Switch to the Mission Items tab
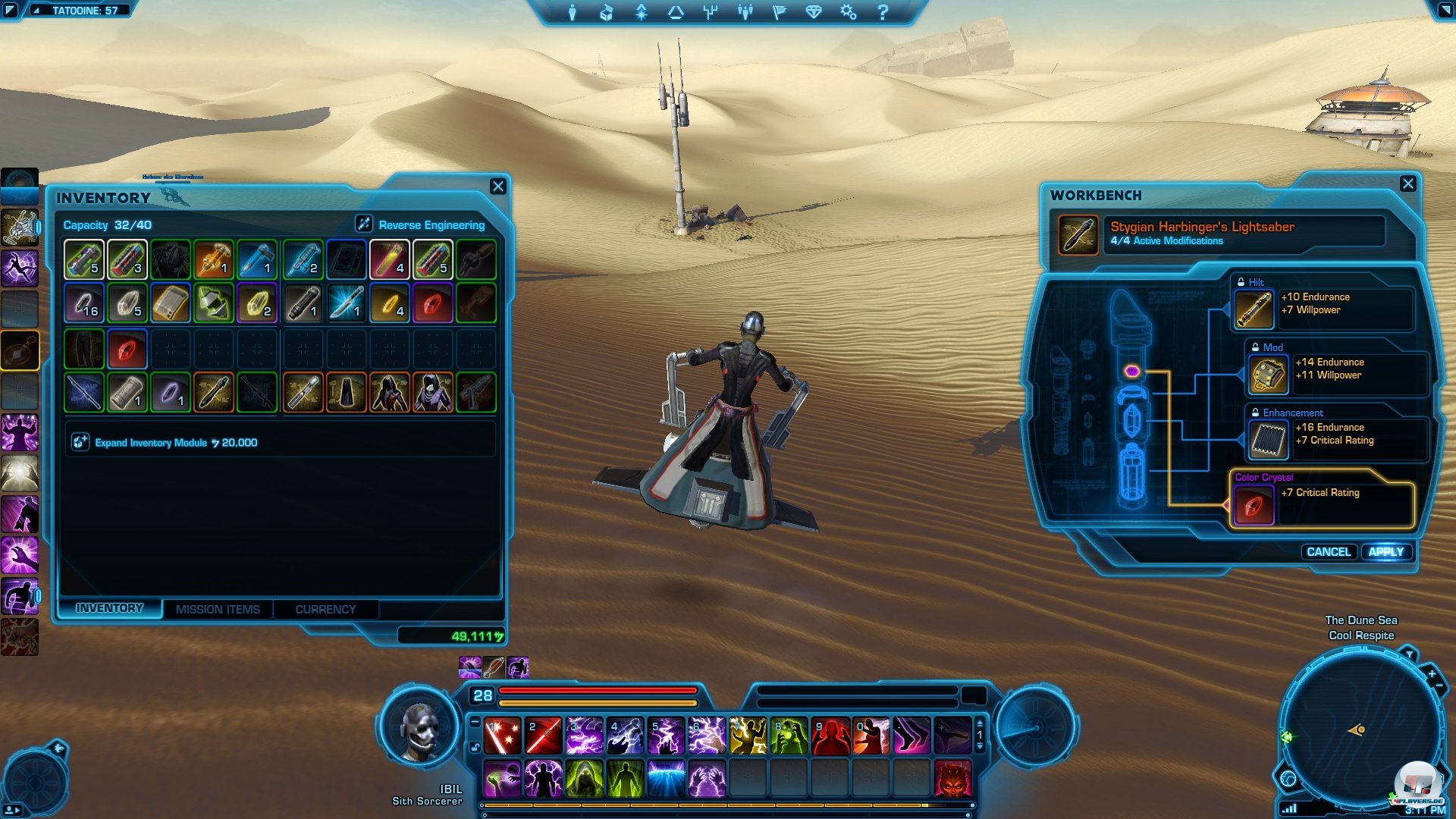Screen dimensions: 1456x819 218,609
